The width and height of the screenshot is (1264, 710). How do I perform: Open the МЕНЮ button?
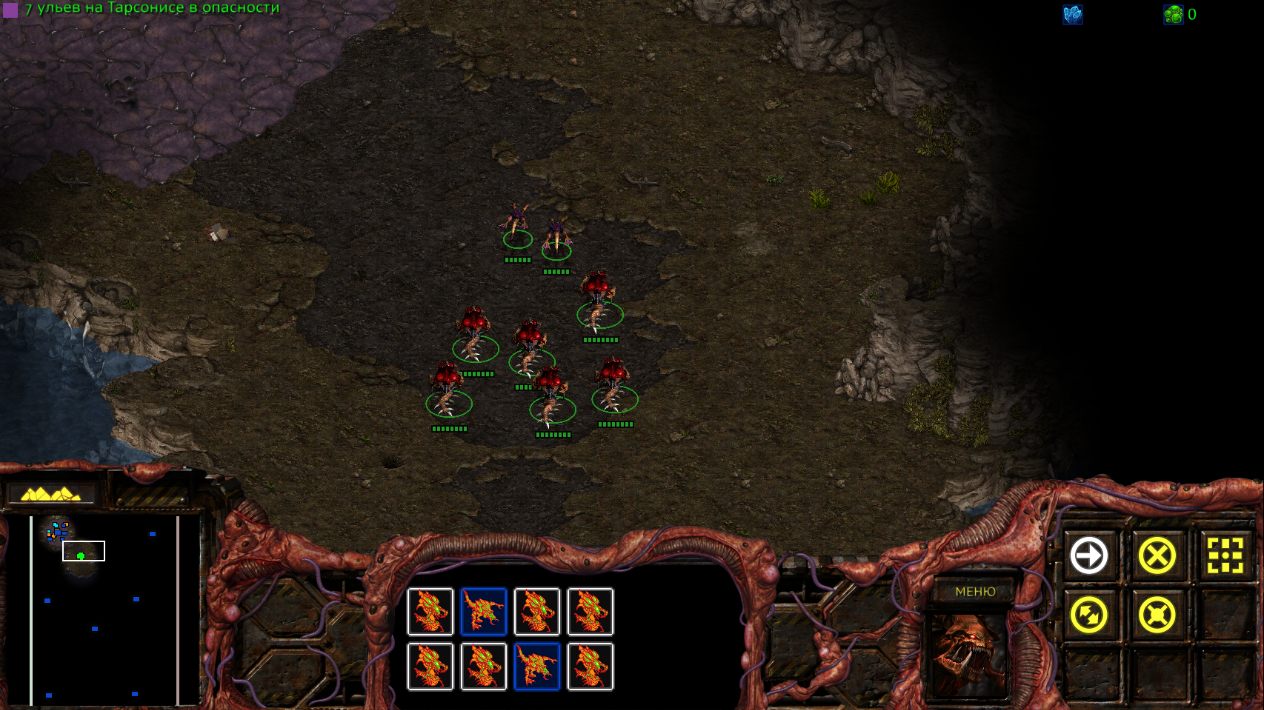click(x=975, y=591)
